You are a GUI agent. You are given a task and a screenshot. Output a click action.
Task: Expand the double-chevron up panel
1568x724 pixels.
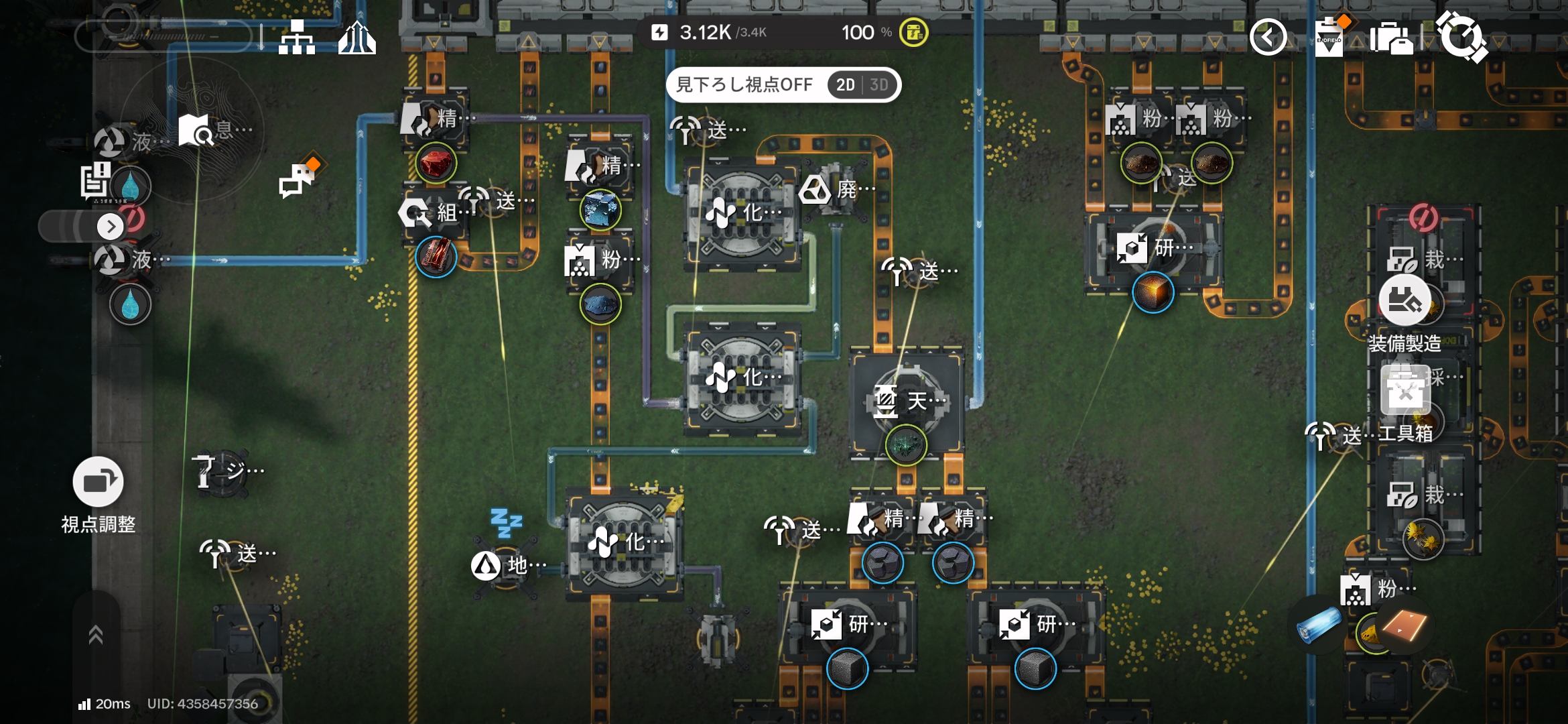[96, 634]
